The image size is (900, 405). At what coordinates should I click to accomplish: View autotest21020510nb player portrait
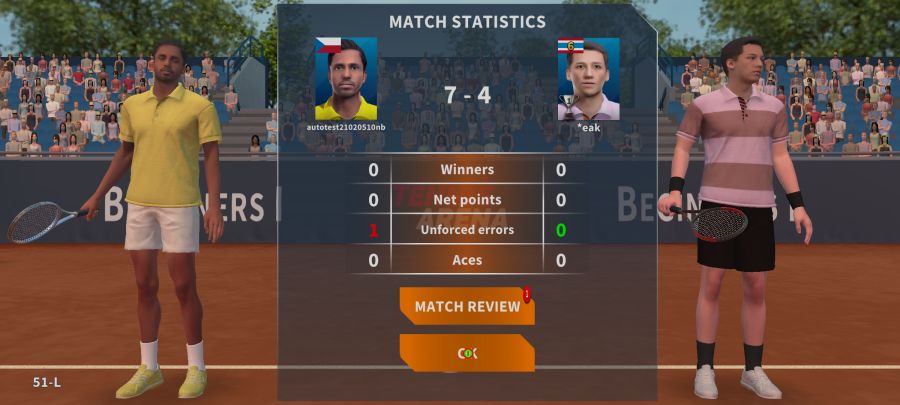(346, 79)
